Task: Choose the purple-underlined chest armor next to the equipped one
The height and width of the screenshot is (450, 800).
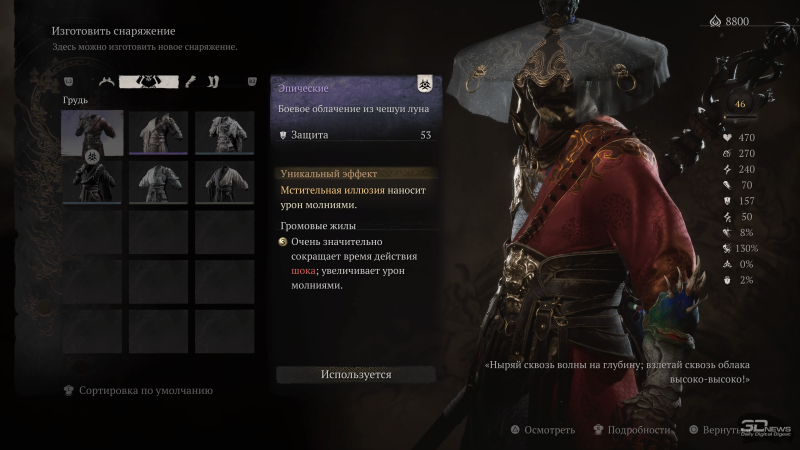Action: click(158, 132)
